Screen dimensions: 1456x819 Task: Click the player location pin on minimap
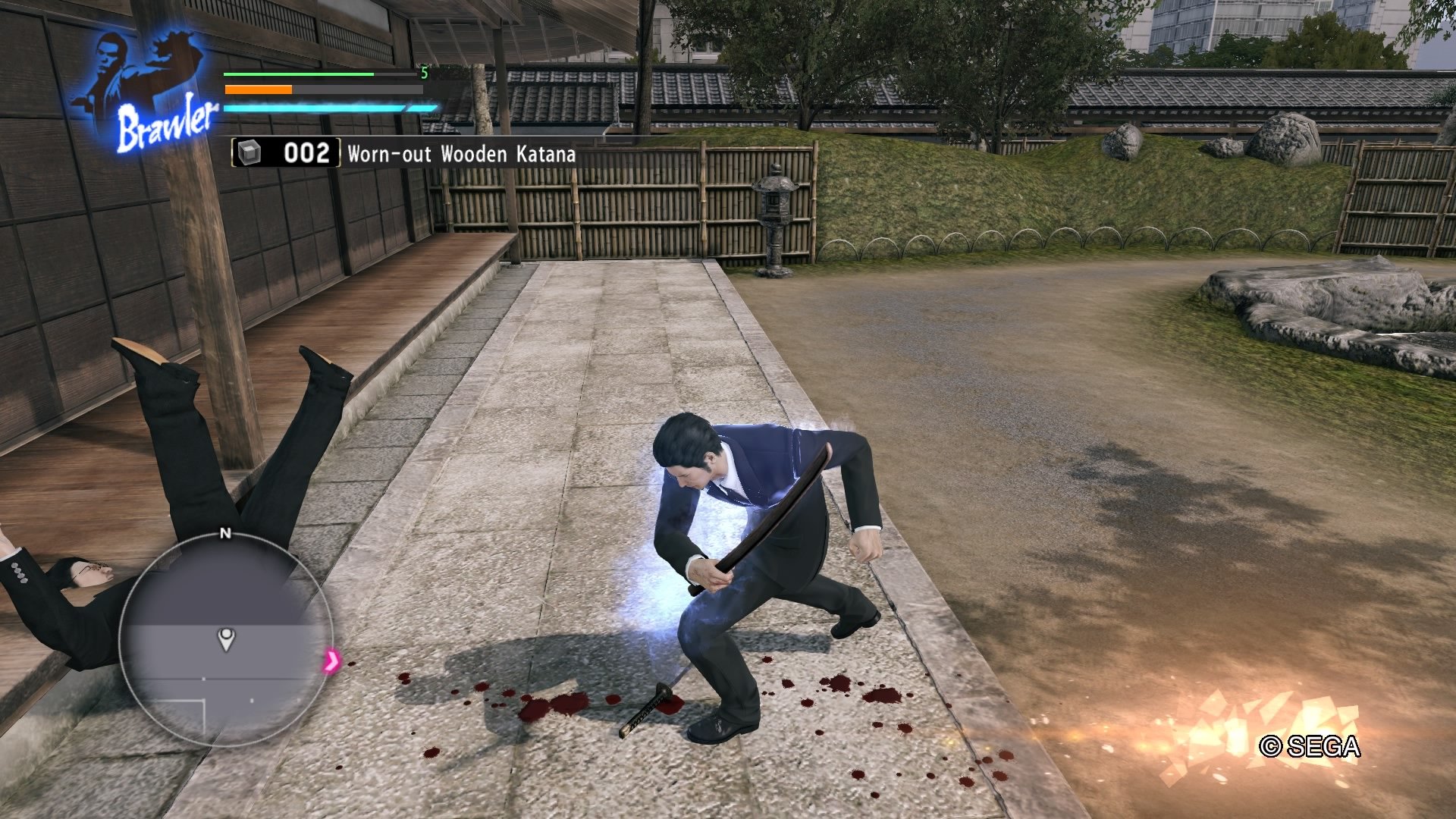(226, 639)
